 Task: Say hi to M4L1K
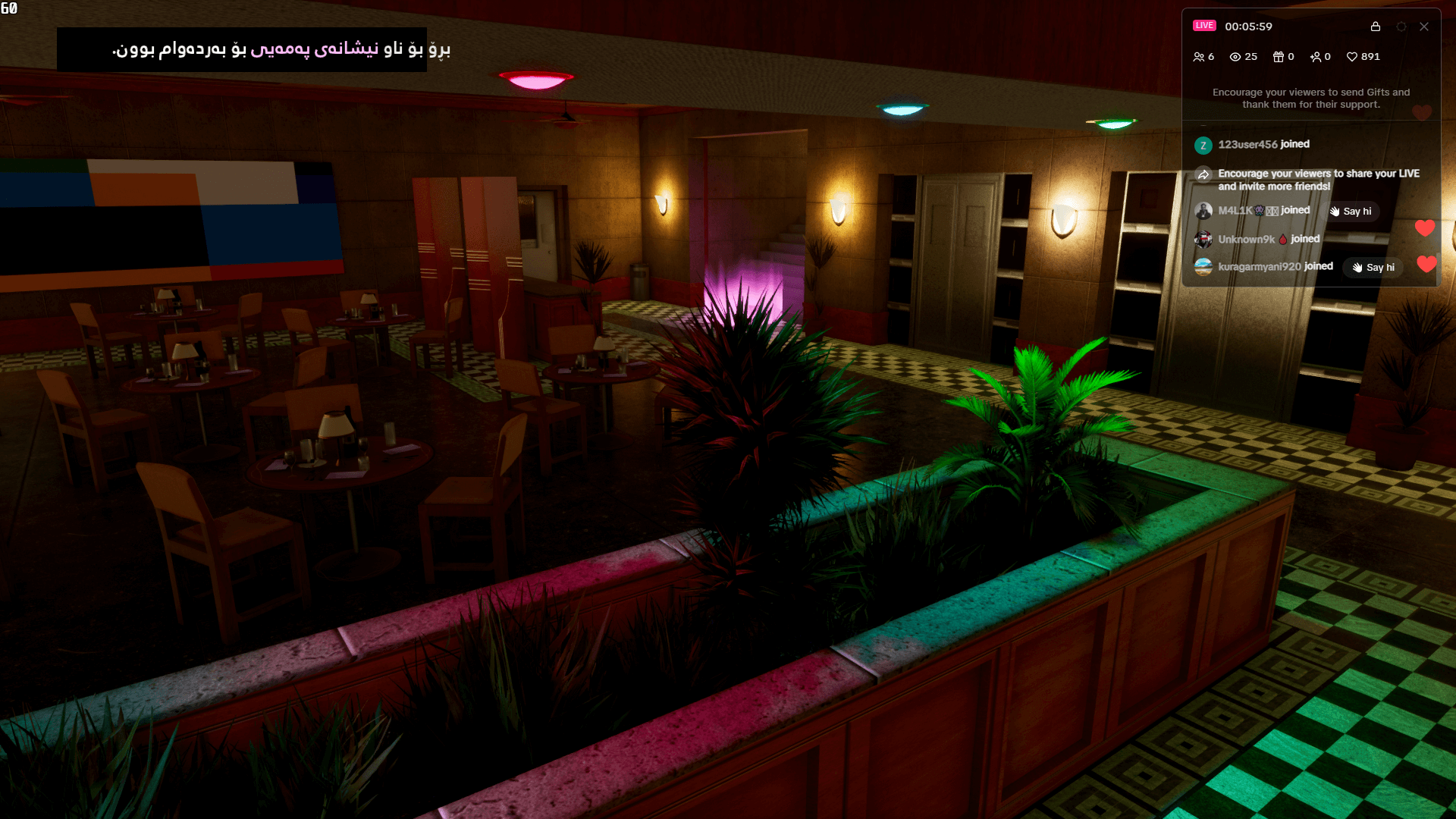pos(1351,212)
